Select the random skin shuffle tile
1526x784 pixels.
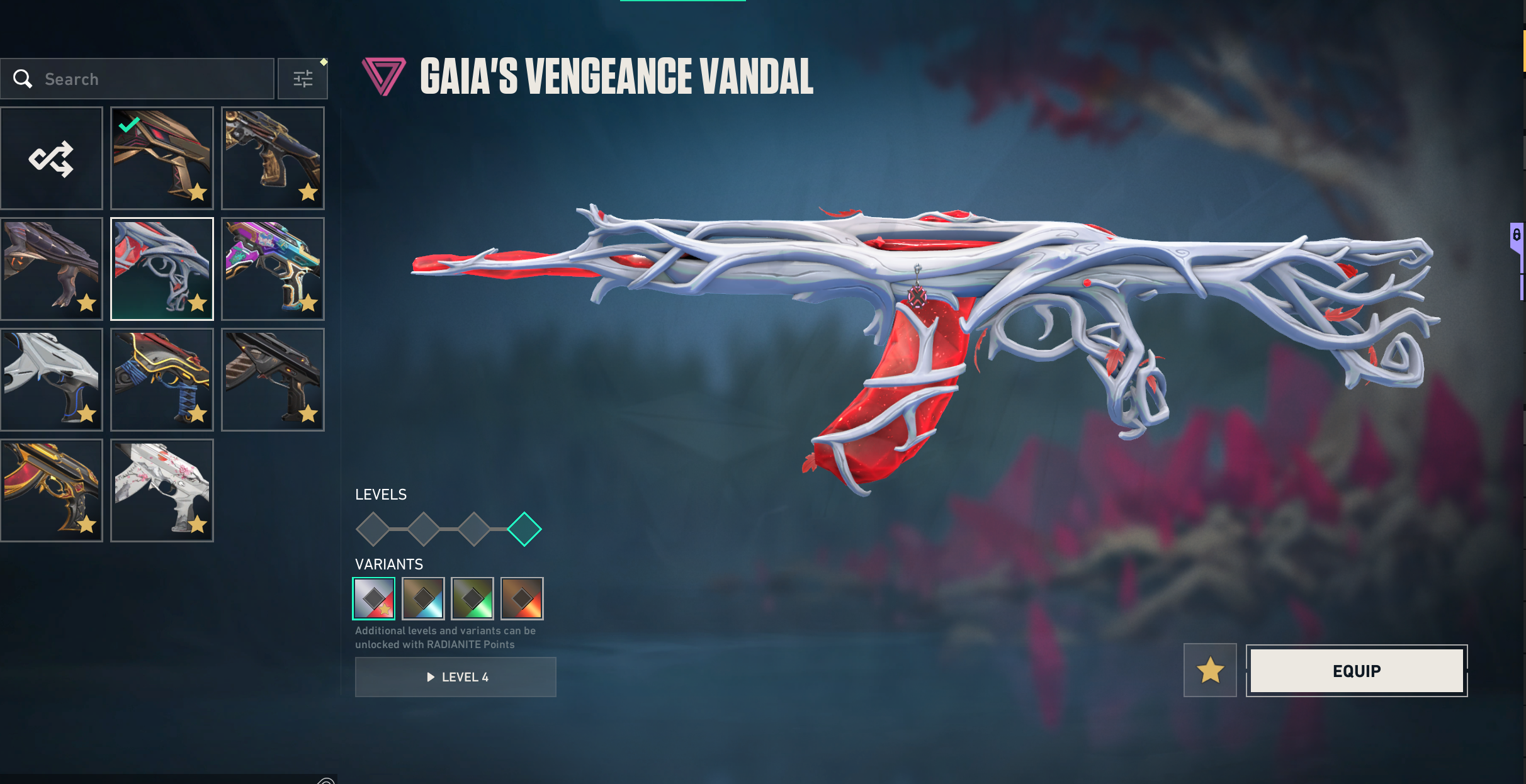point(52,158)
